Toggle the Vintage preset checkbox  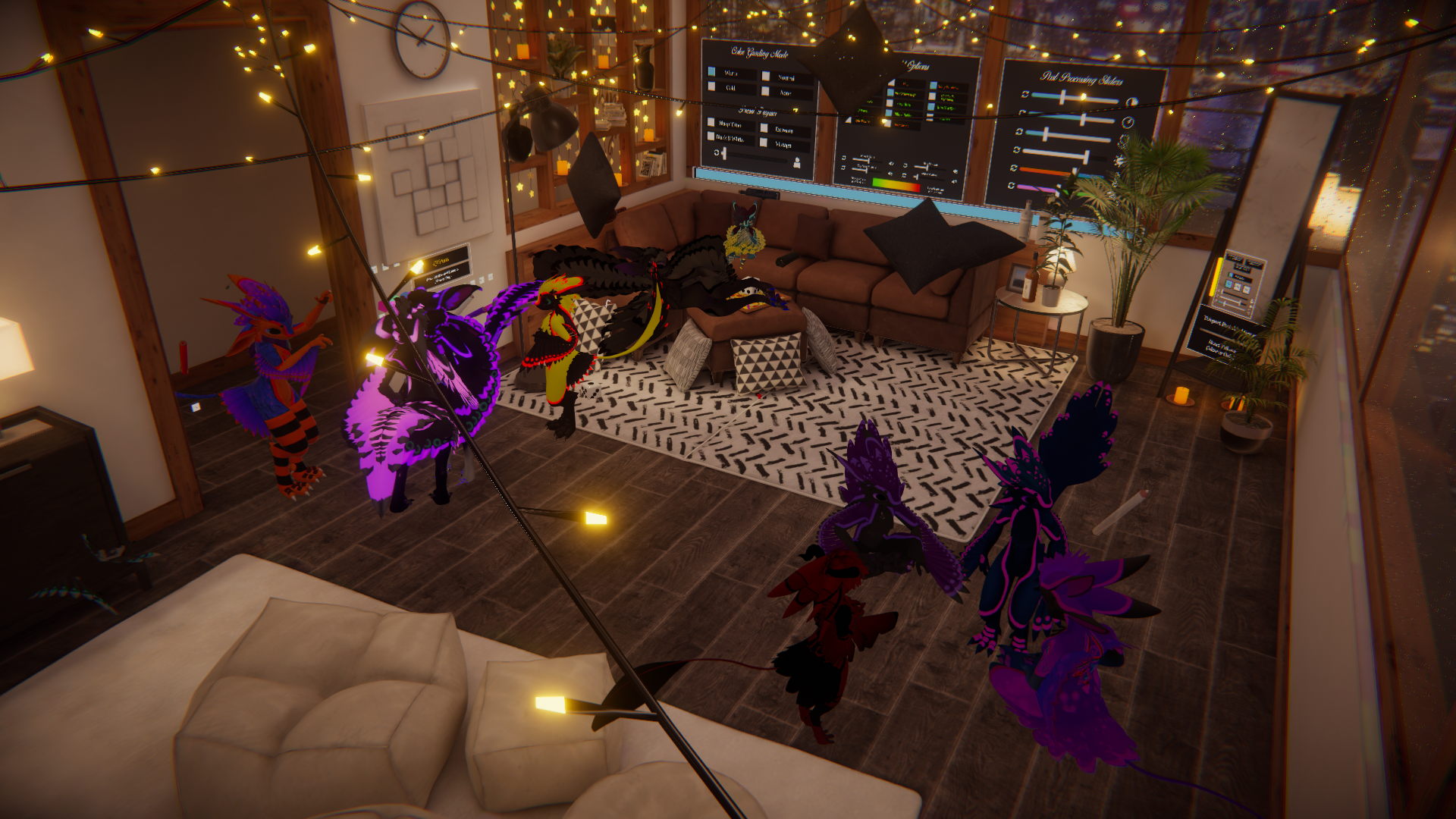click(764, 143)
